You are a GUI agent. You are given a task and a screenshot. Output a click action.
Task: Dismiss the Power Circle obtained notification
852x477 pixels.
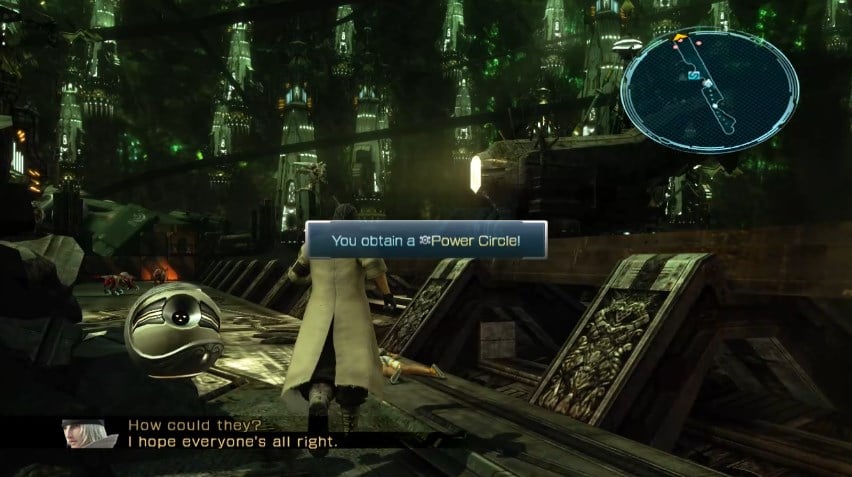(427, 240)
